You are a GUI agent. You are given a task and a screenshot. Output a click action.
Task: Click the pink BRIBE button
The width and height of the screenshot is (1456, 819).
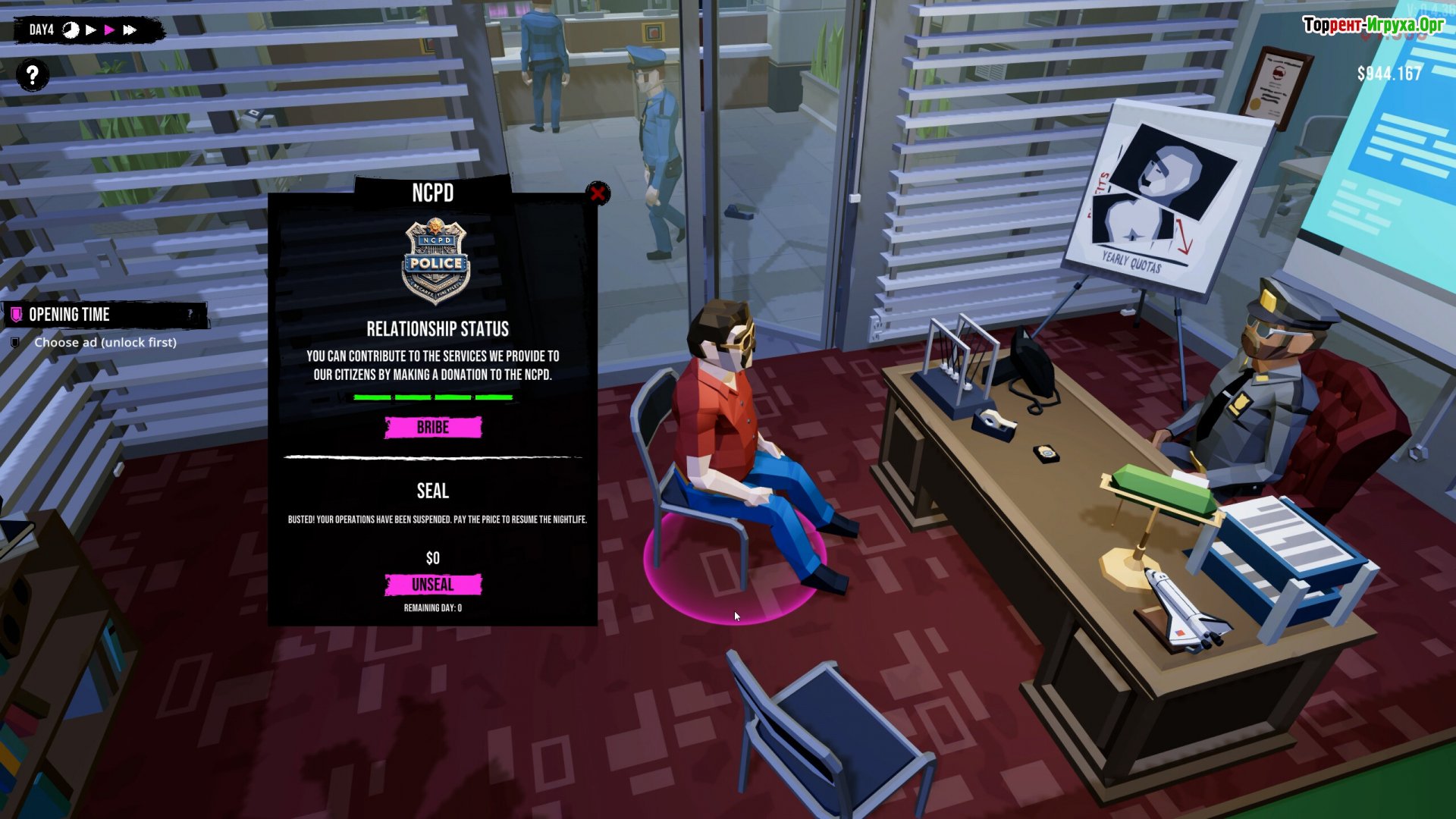click(x=433, y=428)
